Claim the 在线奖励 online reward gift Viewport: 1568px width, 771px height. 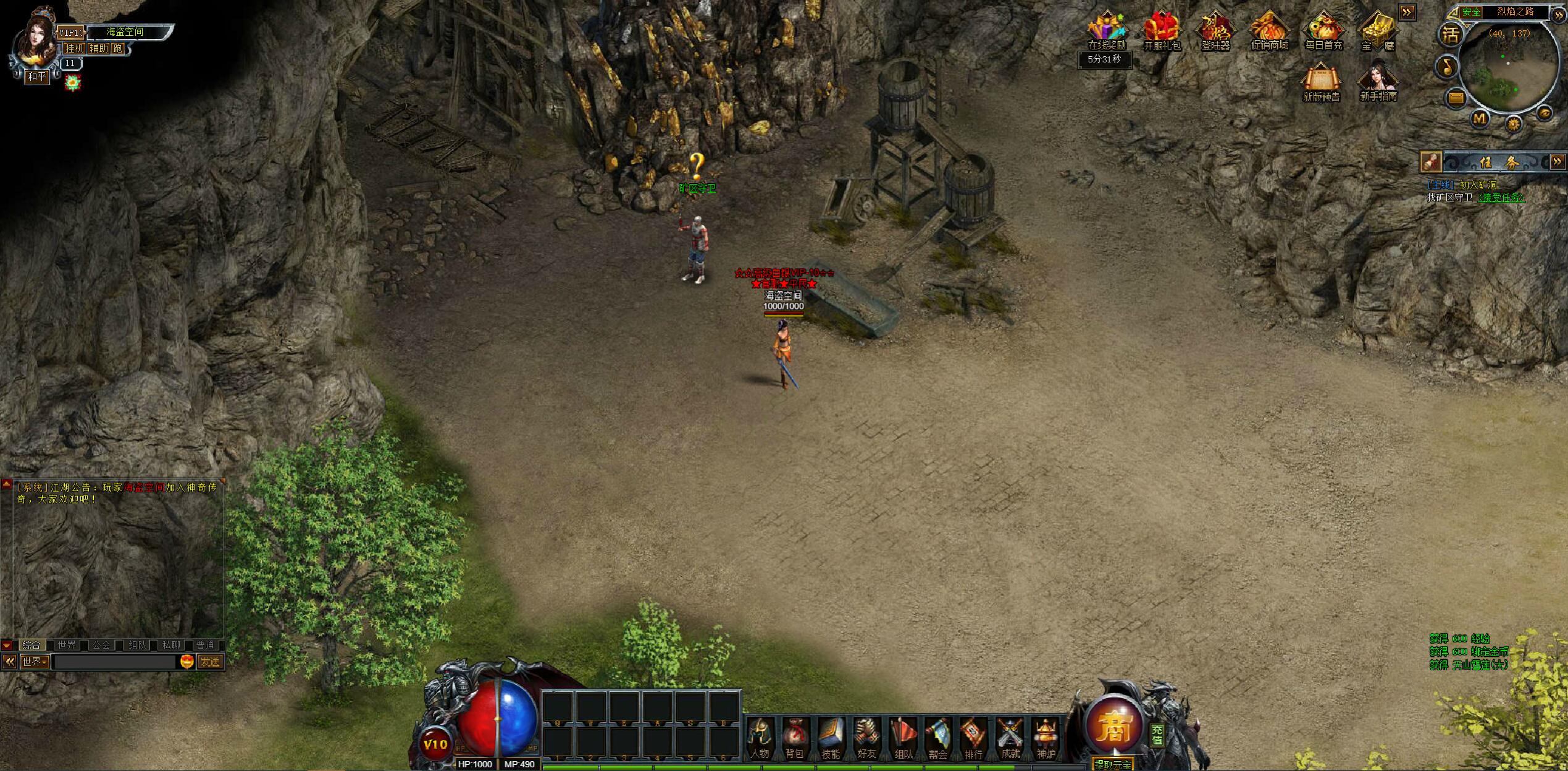(x=1106, y=31)
